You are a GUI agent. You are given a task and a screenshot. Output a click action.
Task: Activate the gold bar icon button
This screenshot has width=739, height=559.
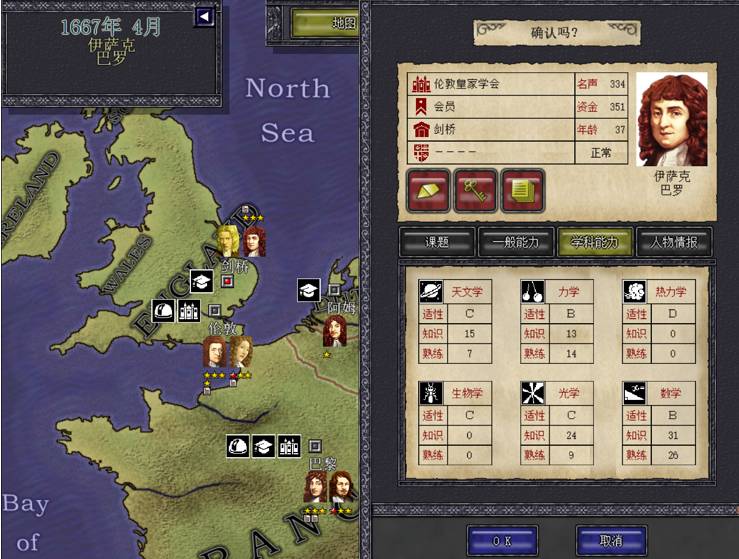428,189
